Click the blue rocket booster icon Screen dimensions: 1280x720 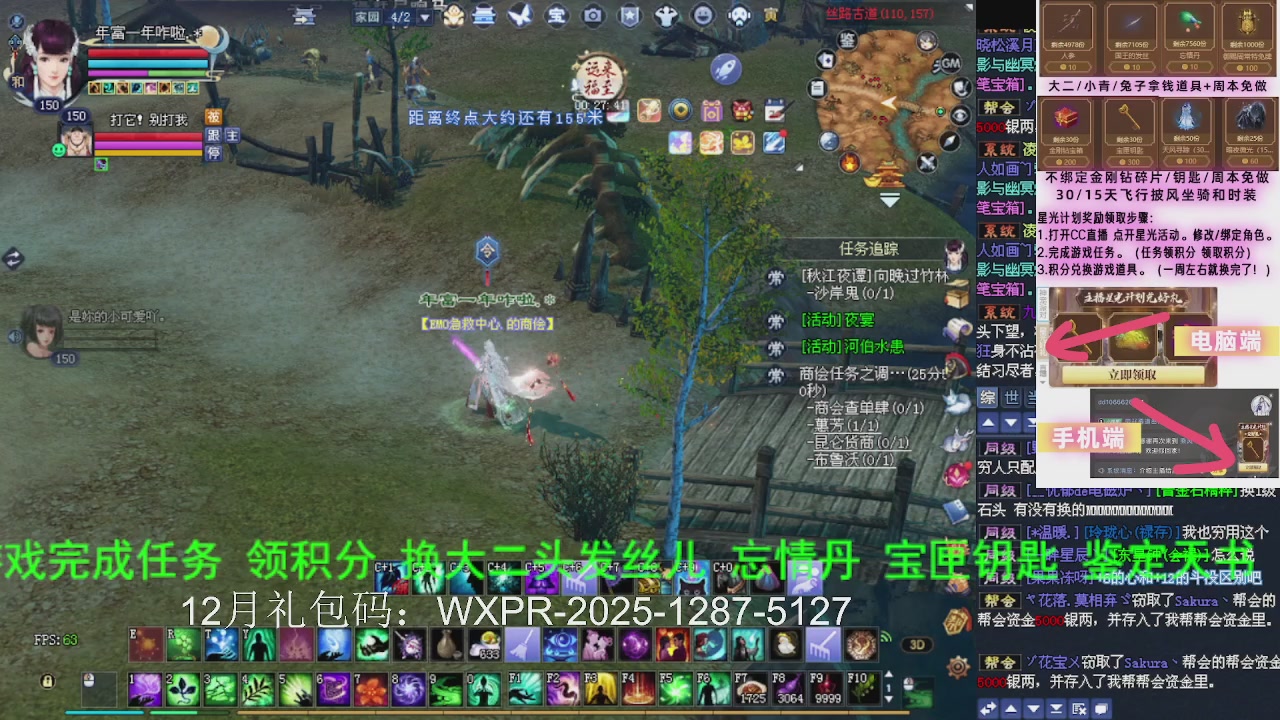pyautogui.click(x=725, y=70)
